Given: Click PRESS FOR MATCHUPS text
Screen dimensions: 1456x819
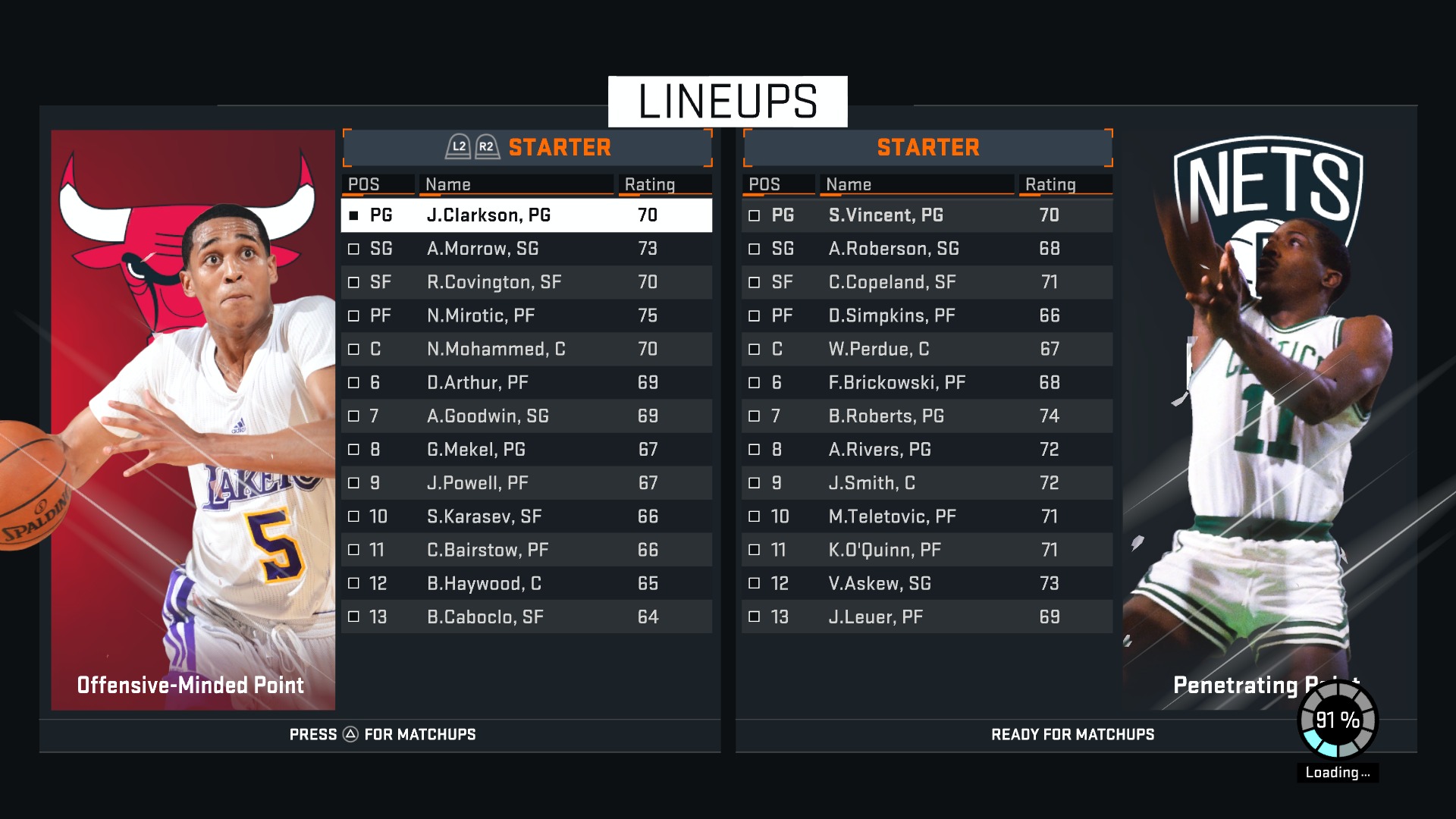Looking at the screenshot, I should pos(381,734).
